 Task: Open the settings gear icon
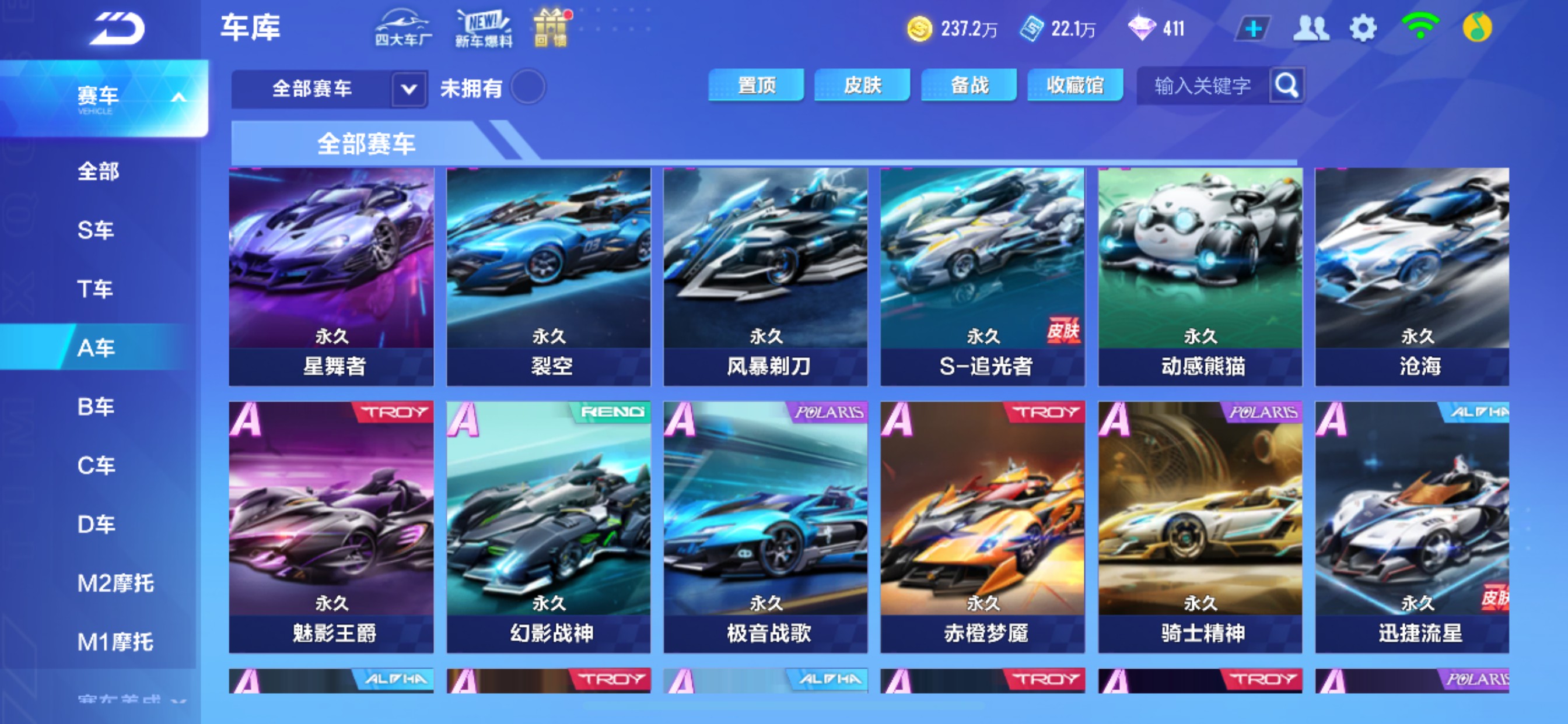pyautogui.click(x=1363, y=27)
